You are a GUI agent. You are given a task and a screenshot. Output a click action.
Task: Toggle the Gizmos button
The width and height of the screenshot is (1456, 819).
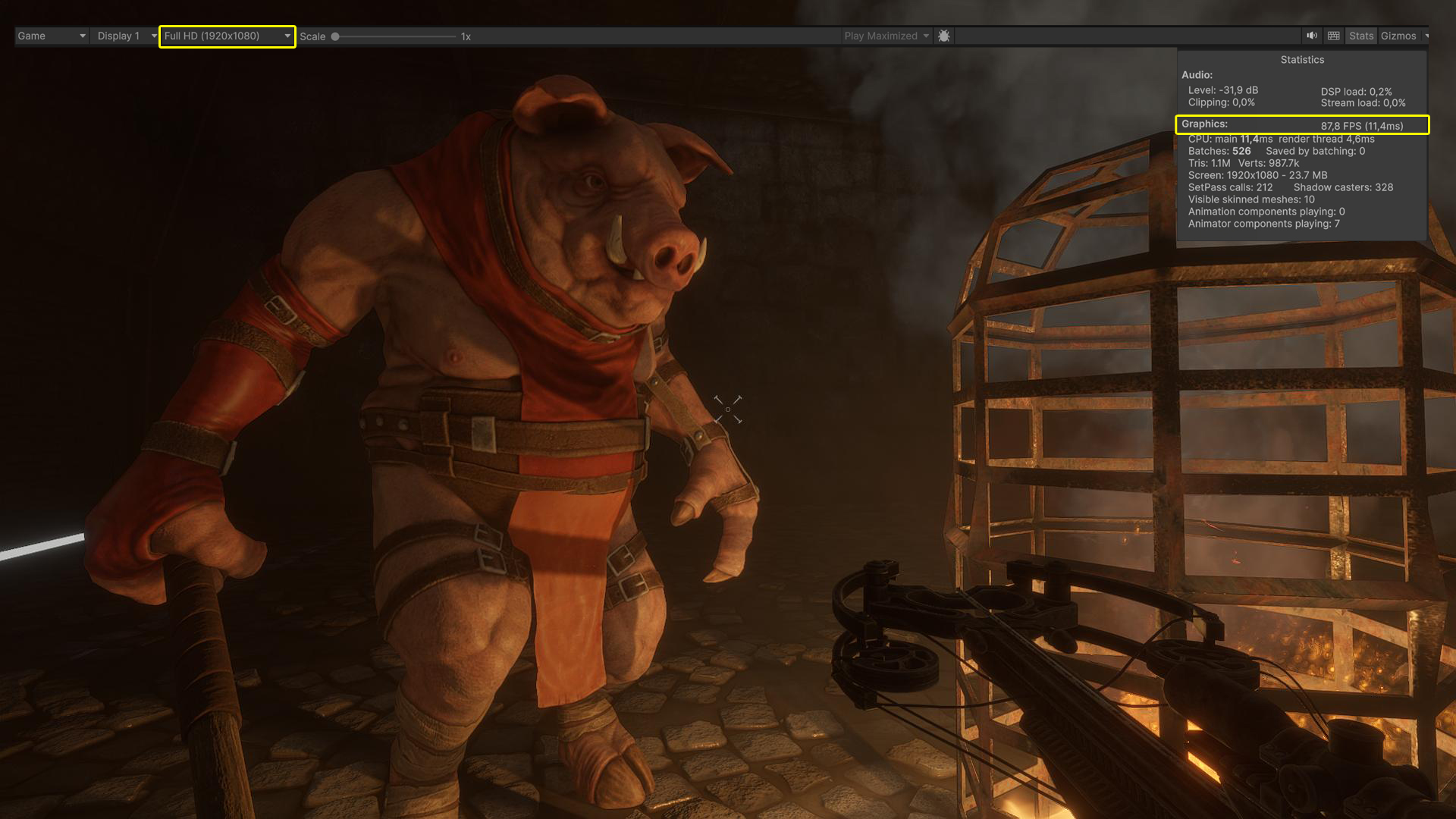click(1398, 36)
